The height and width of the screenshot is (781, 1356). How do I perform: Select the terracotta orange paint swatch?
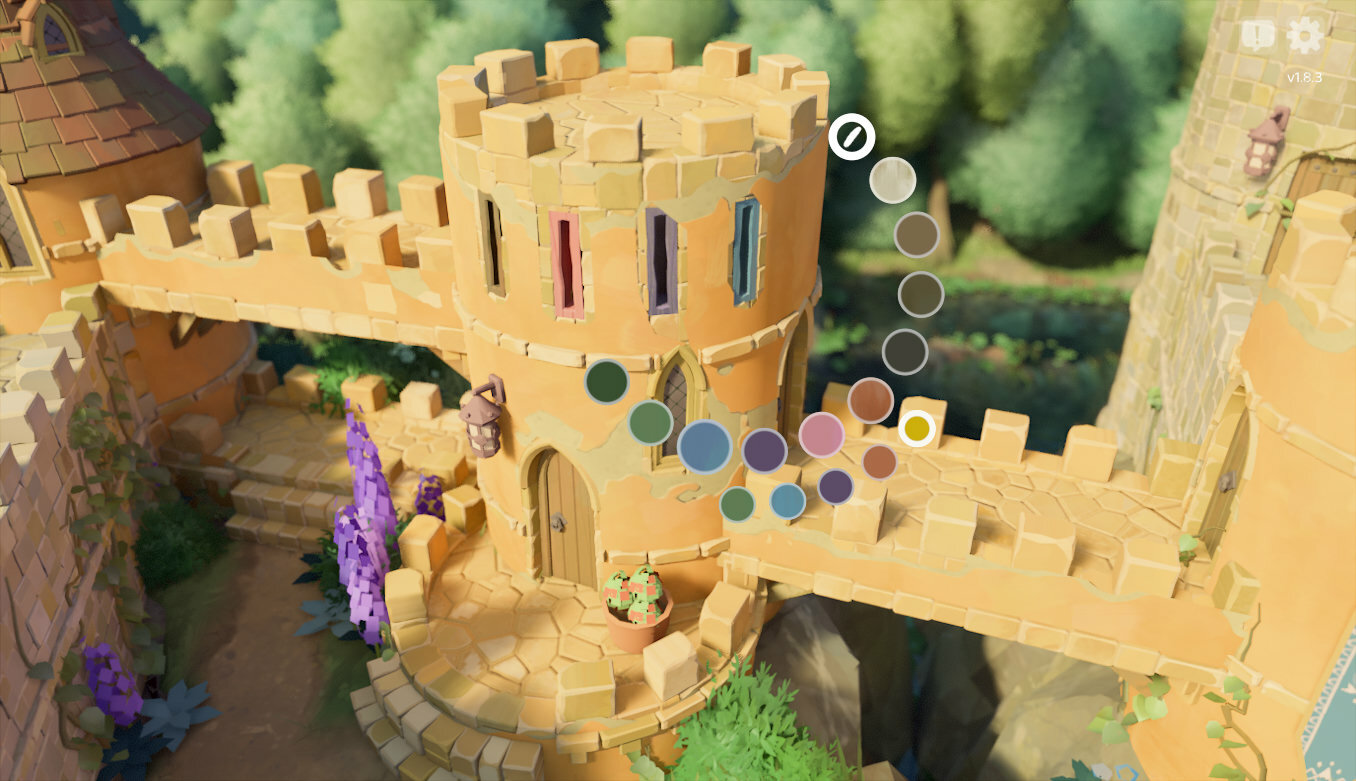point(872,403)
